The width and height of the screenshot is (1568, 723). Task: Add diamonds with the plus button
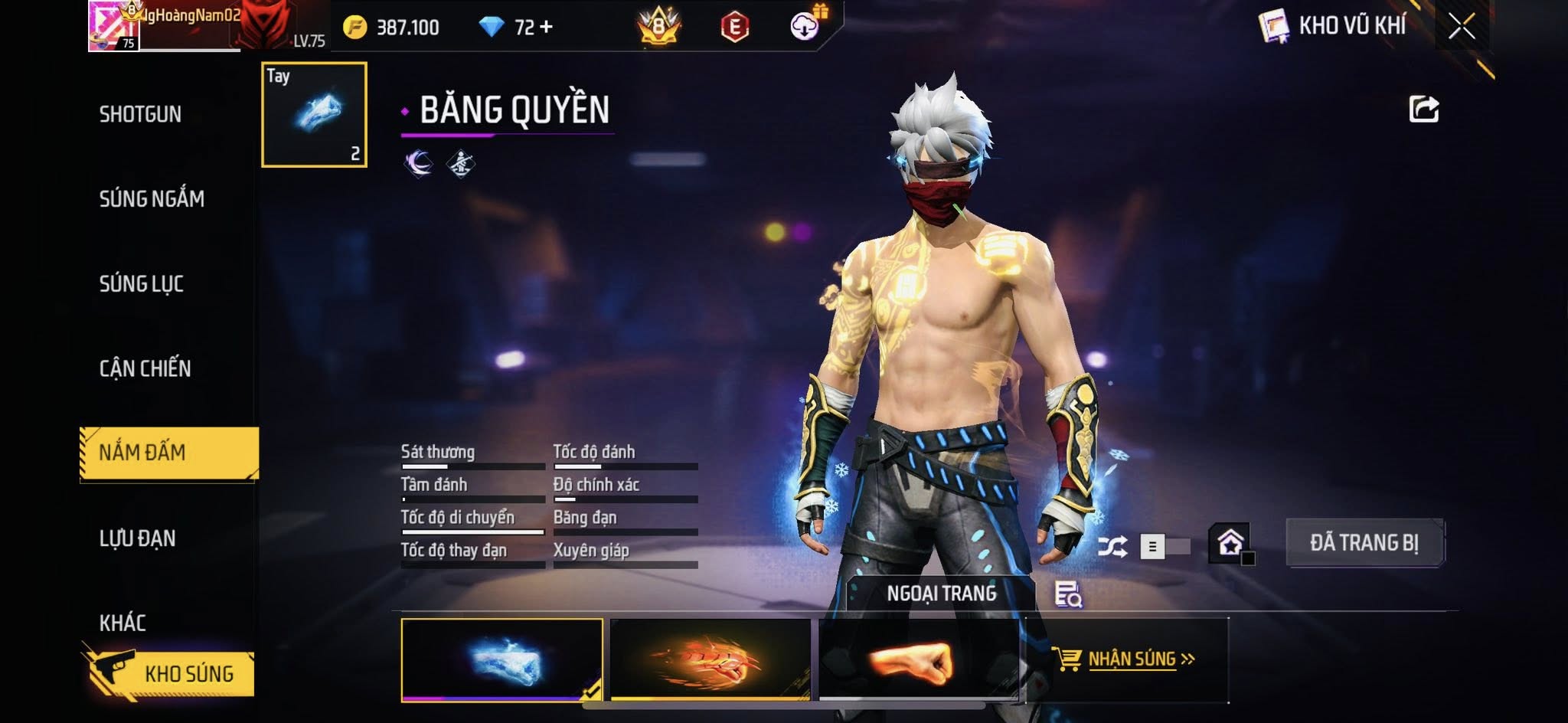pos(546,28)
